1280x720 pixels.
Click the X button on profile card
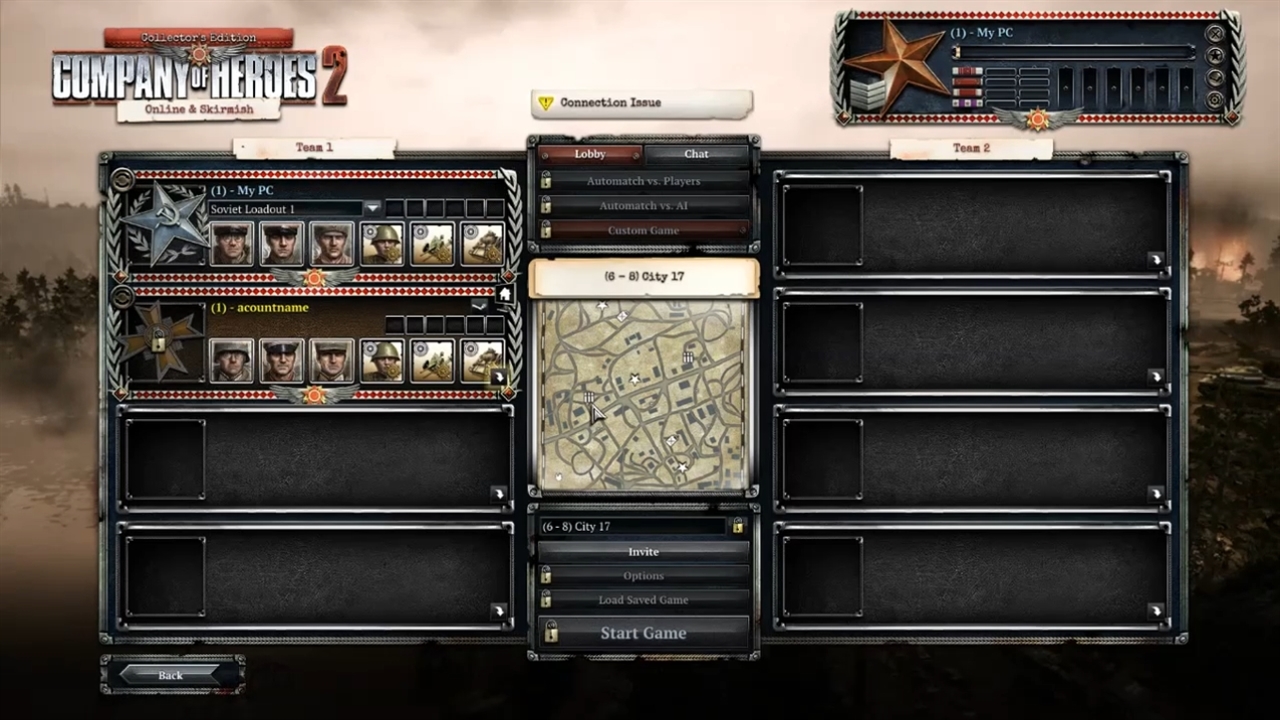pyautogui.click(x=1215, y=33)
